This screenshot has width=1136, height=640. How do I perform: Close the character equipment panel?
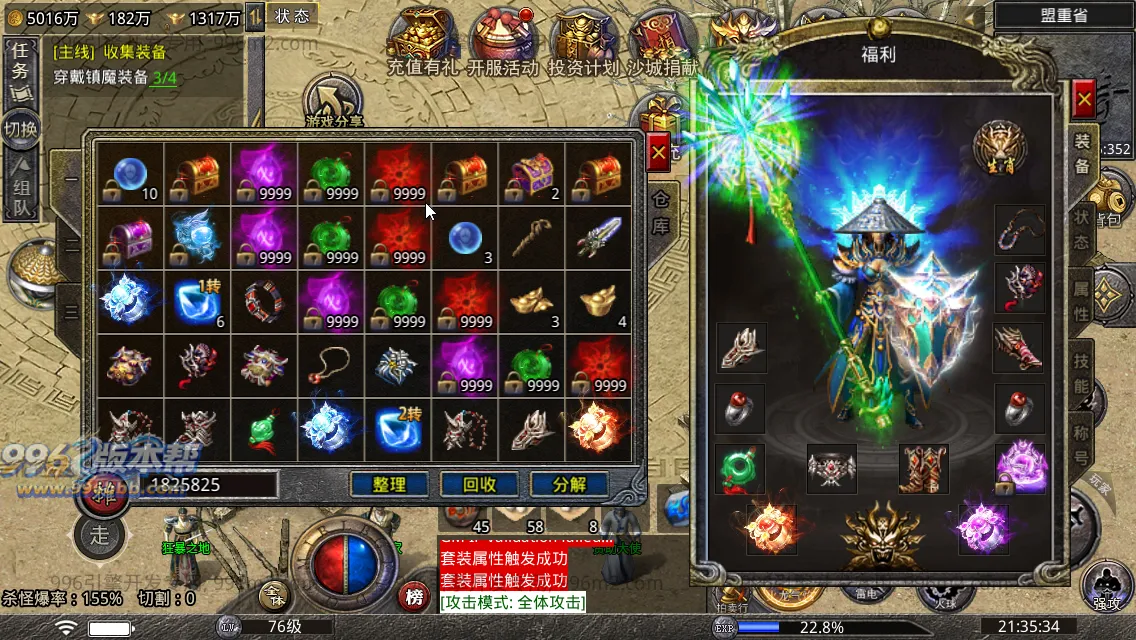click(x=1083, y=99)
